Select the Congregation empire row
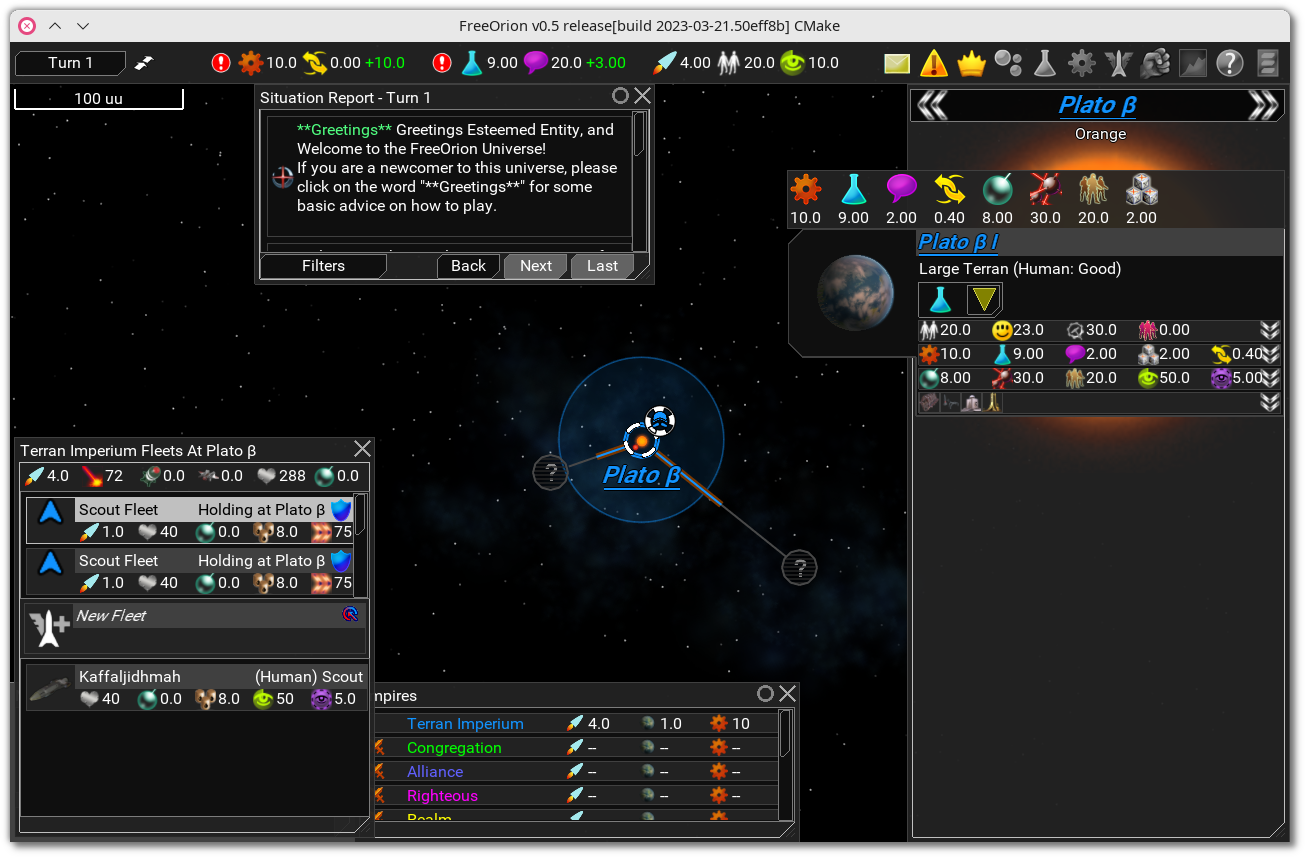This screenshot has height=858, width=1306. pos(454,748)
